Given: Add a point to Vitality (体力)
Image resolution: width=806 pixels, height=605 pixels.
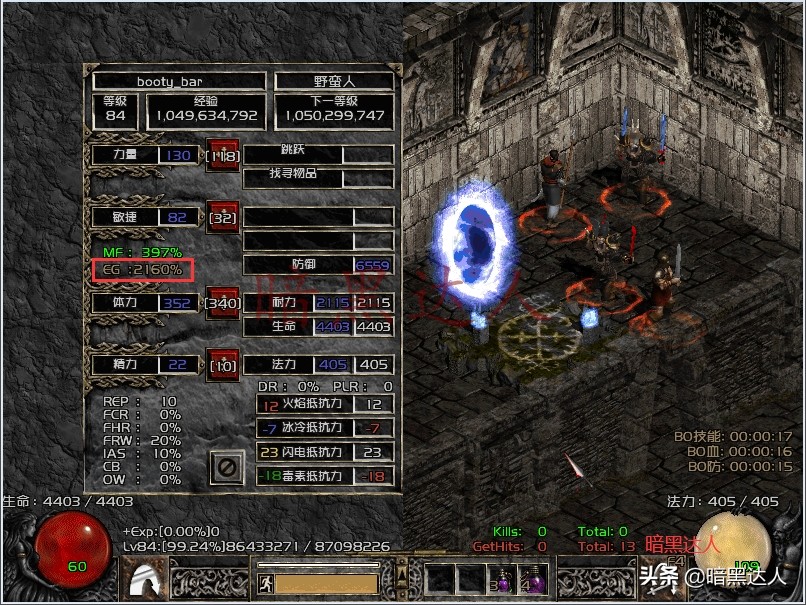Looking at the screenshot, I should pos(221,301).
